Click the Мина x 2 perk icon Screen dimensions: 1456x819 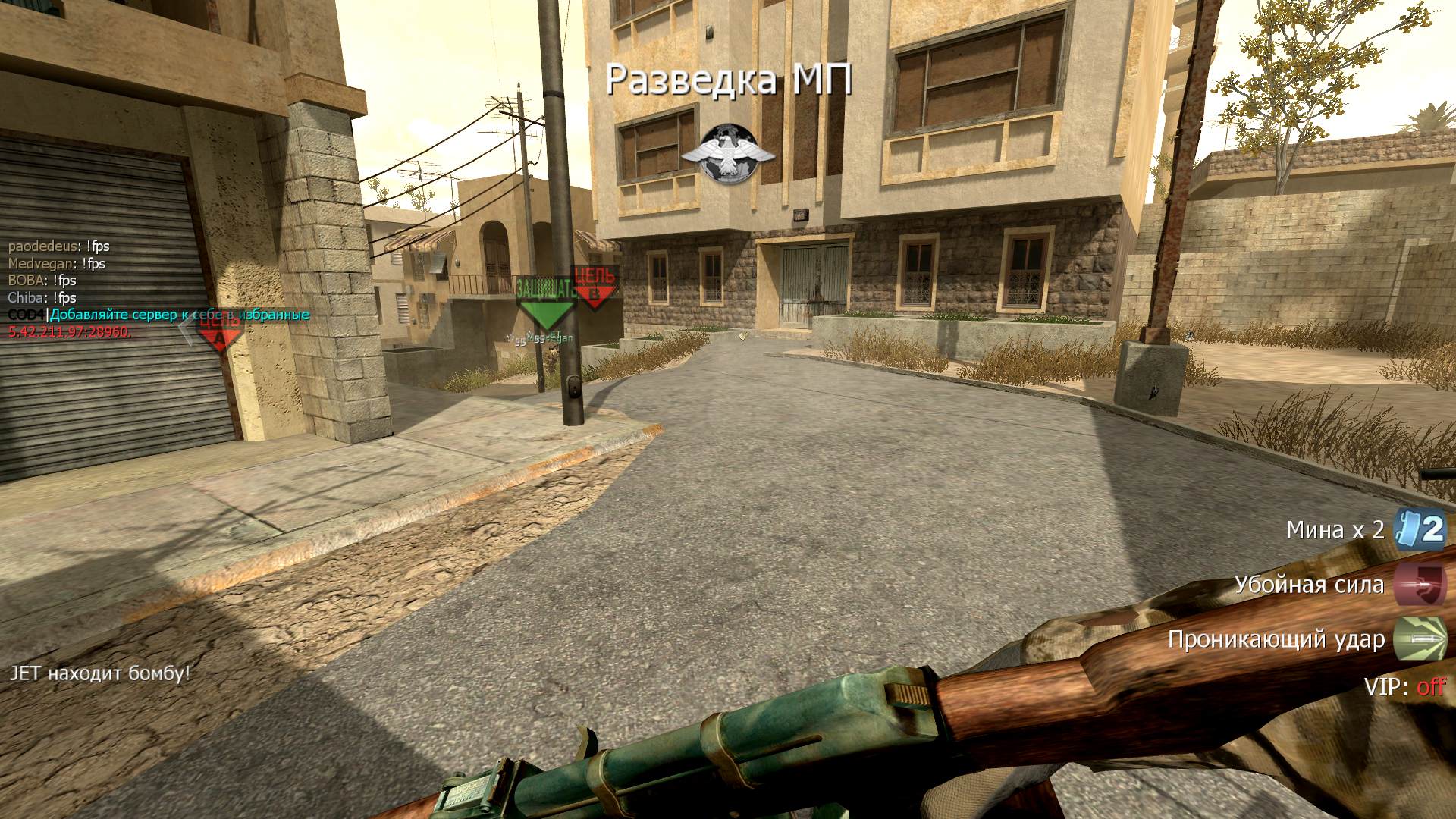coord(1423,529)
